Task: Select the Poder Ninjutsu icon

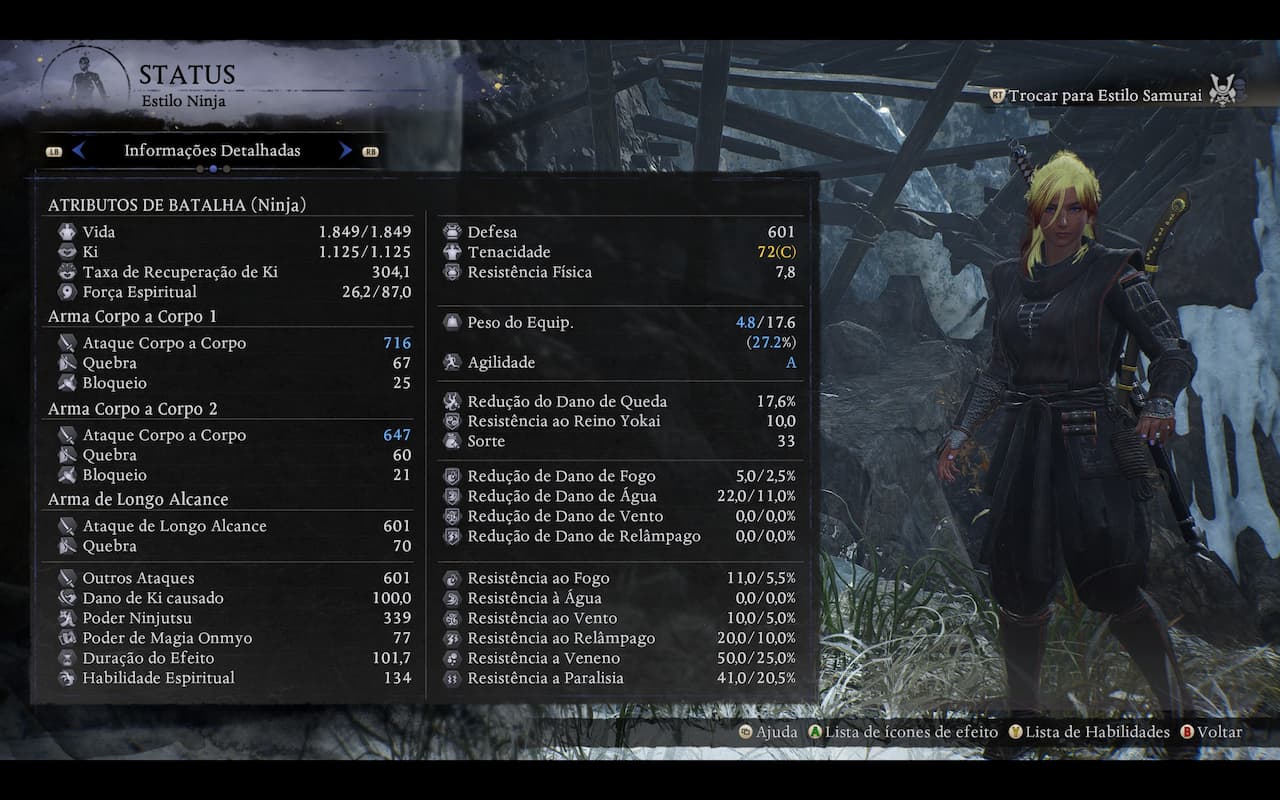Action: click(x=66, y=617)
